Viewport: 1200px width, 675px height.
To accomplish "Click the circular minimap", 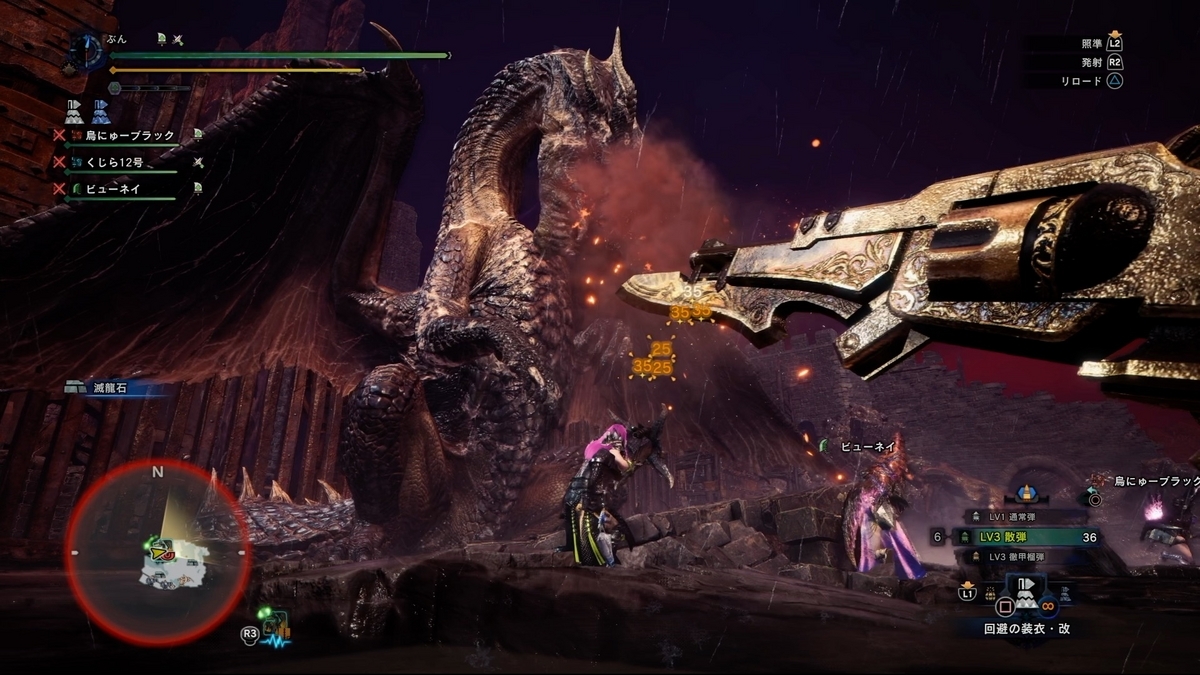I will 158,551.
